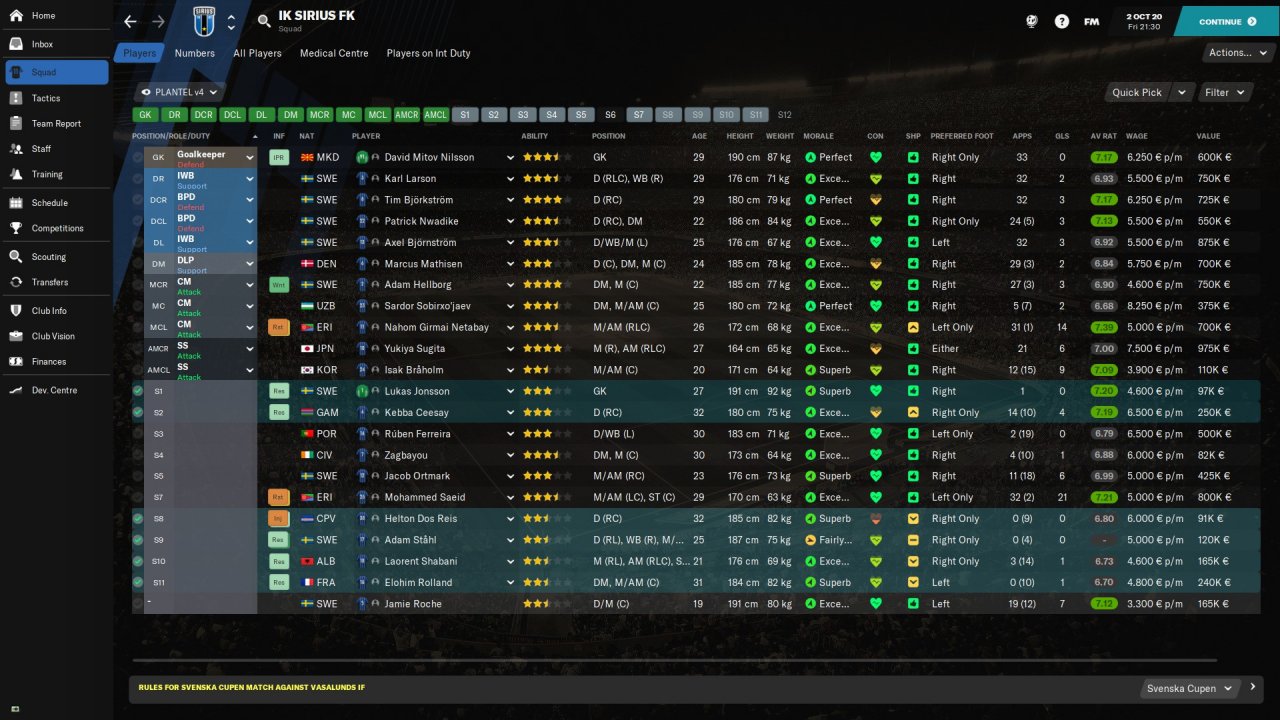This screenshot has height=720, width=1280.
Task: Sort the list by Wage column
Action: (x=1137, y=136)
